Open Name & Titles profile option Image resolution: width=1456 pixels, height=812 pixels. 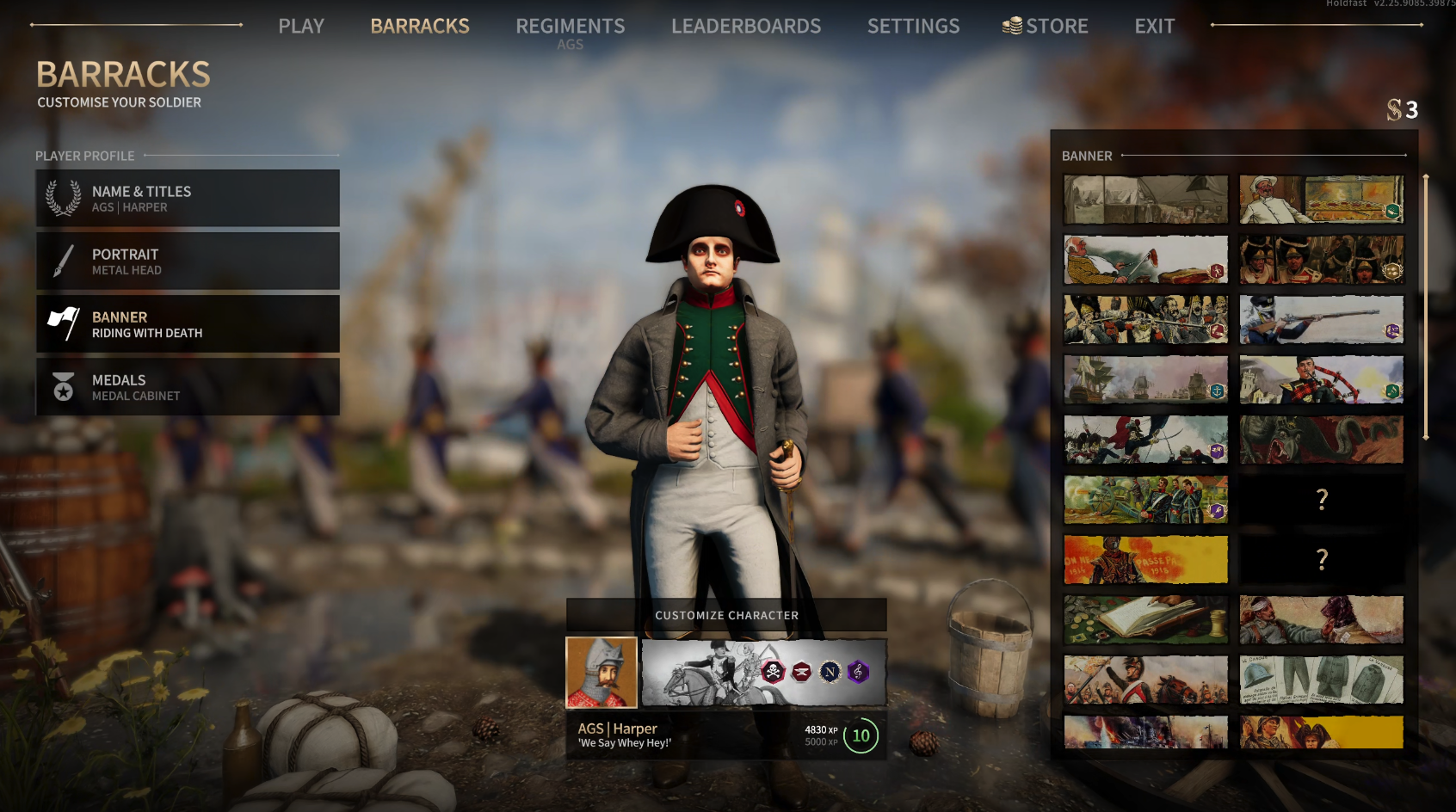coord(188,199)
